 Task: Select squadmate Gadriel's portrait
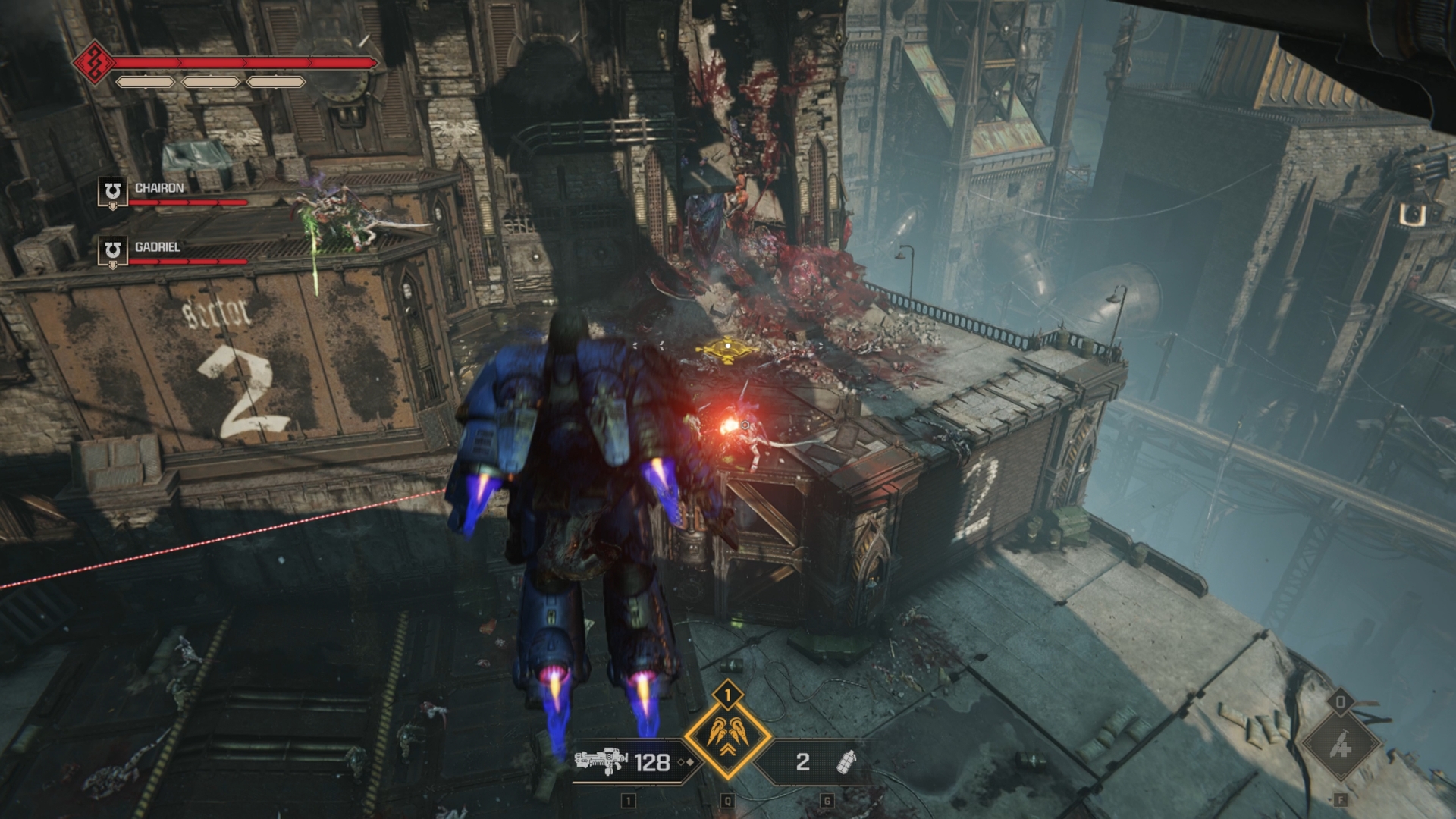click(x=112, y=252)
